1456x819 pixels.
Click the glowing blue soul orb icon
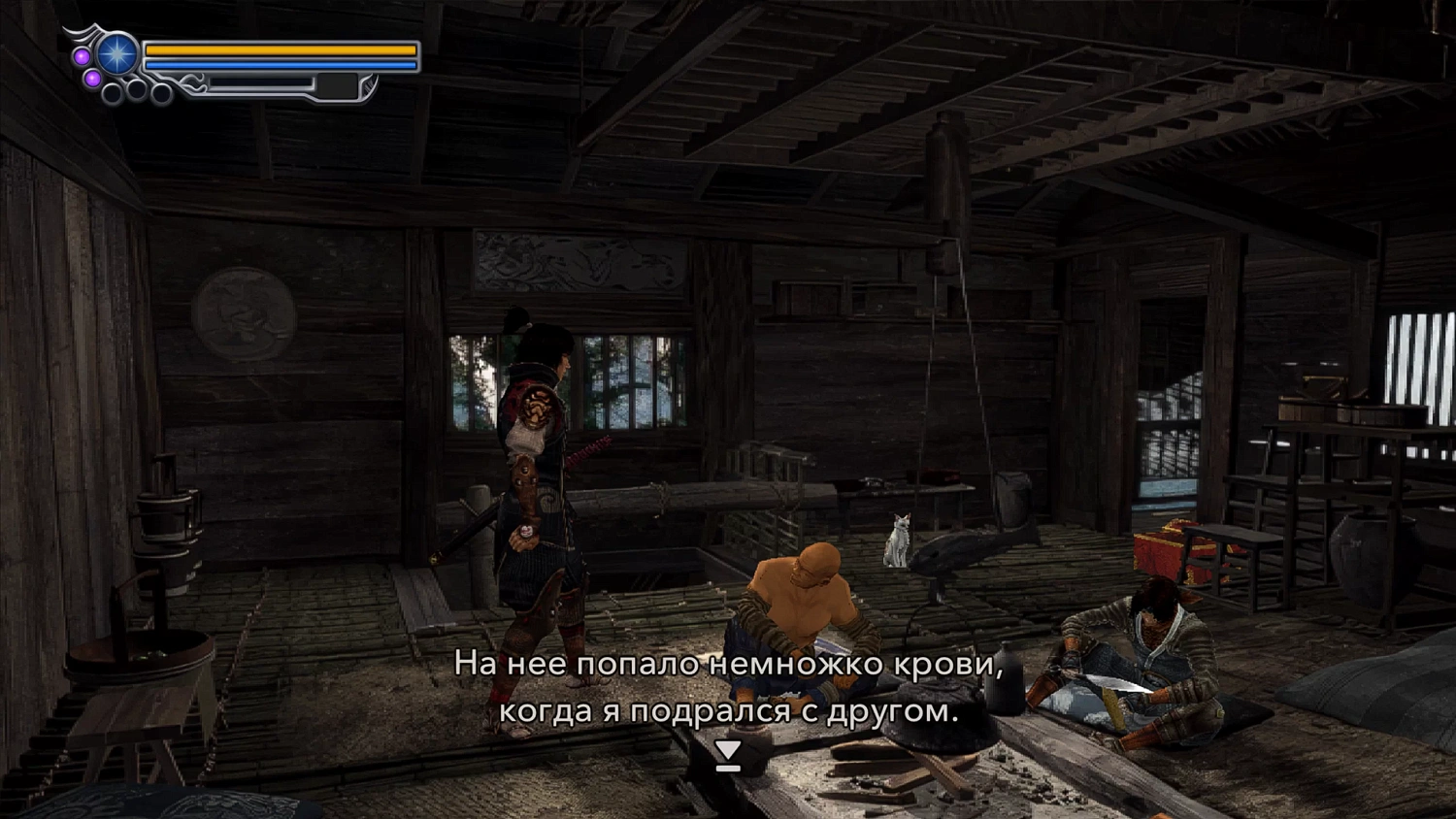[x=117, y=52]
